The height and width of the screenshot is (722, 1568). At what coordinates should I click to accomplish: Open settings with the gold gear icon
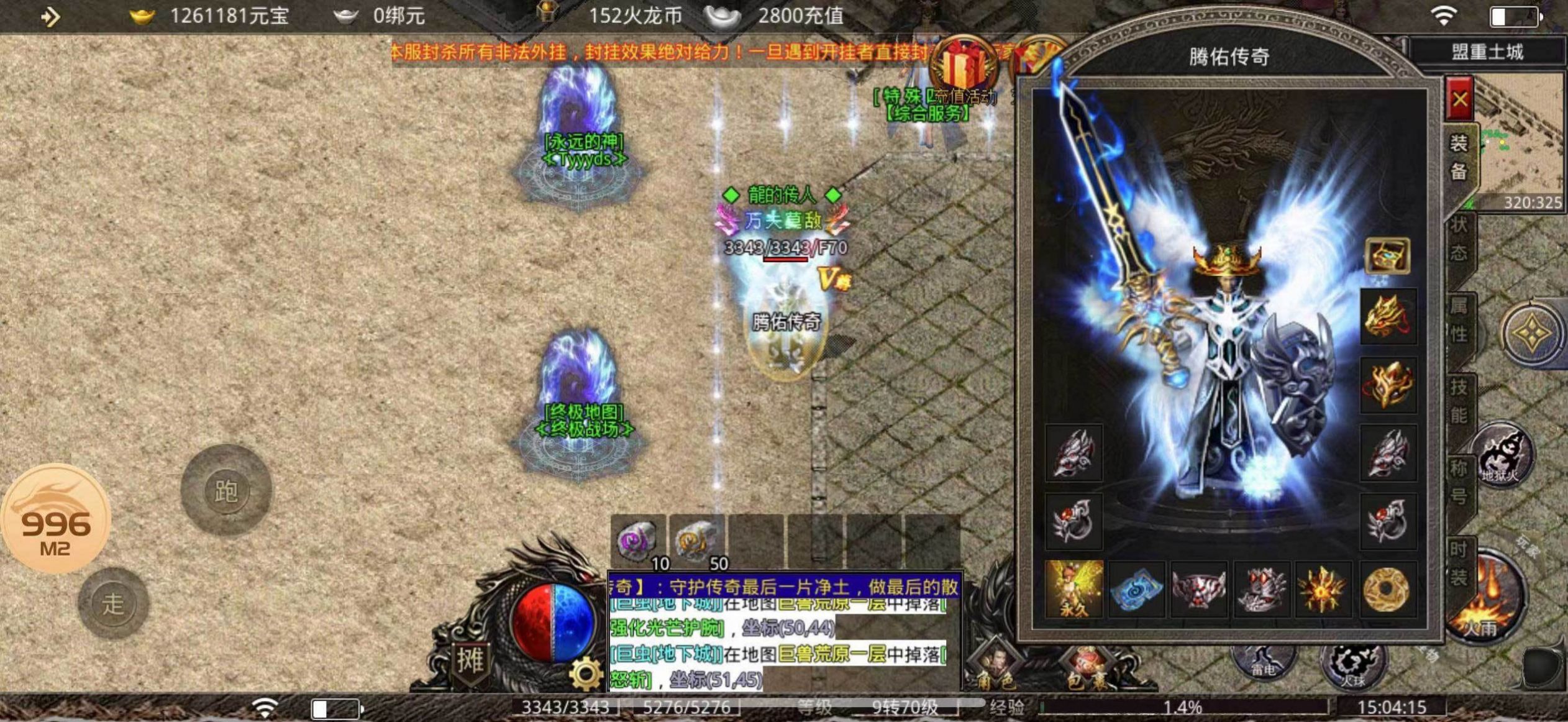click(x=585, y=674)
